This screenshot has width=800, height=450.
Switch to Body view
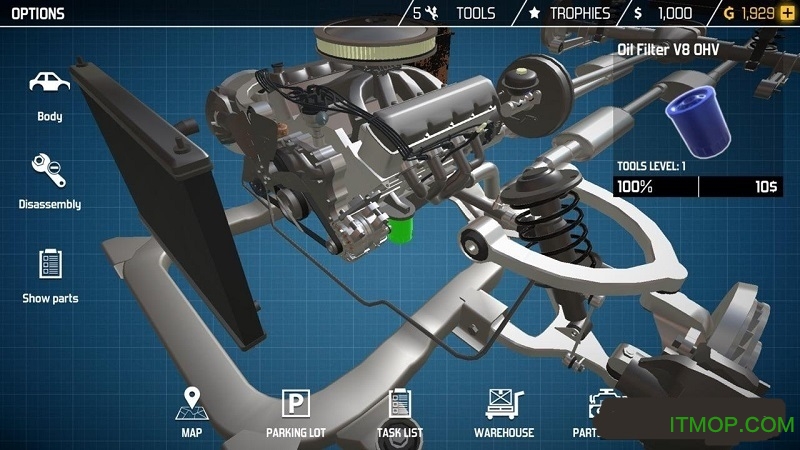pos(49,93)
